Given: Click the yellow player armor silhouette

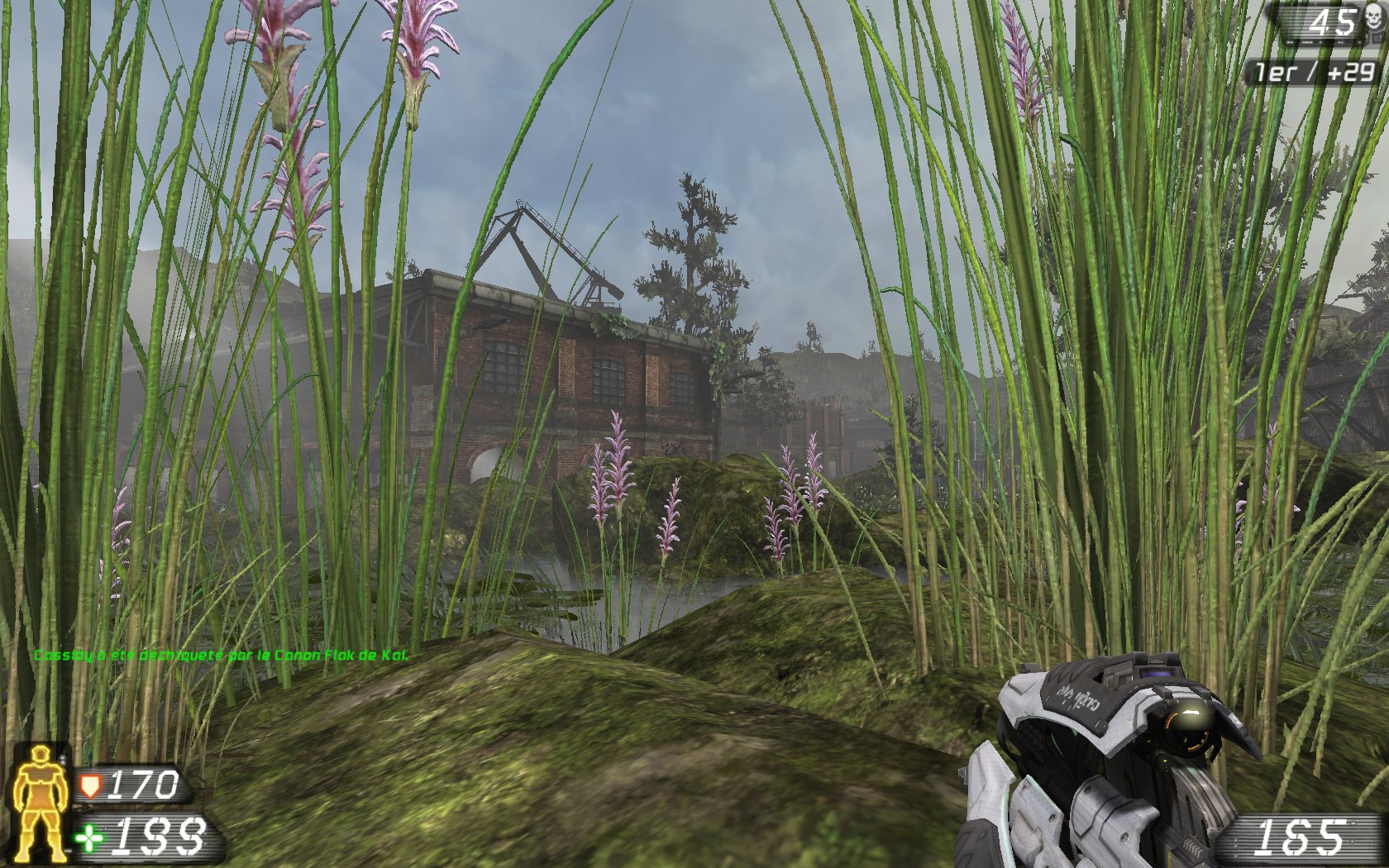Looking at the screenshot, I should tap(40, 806).
